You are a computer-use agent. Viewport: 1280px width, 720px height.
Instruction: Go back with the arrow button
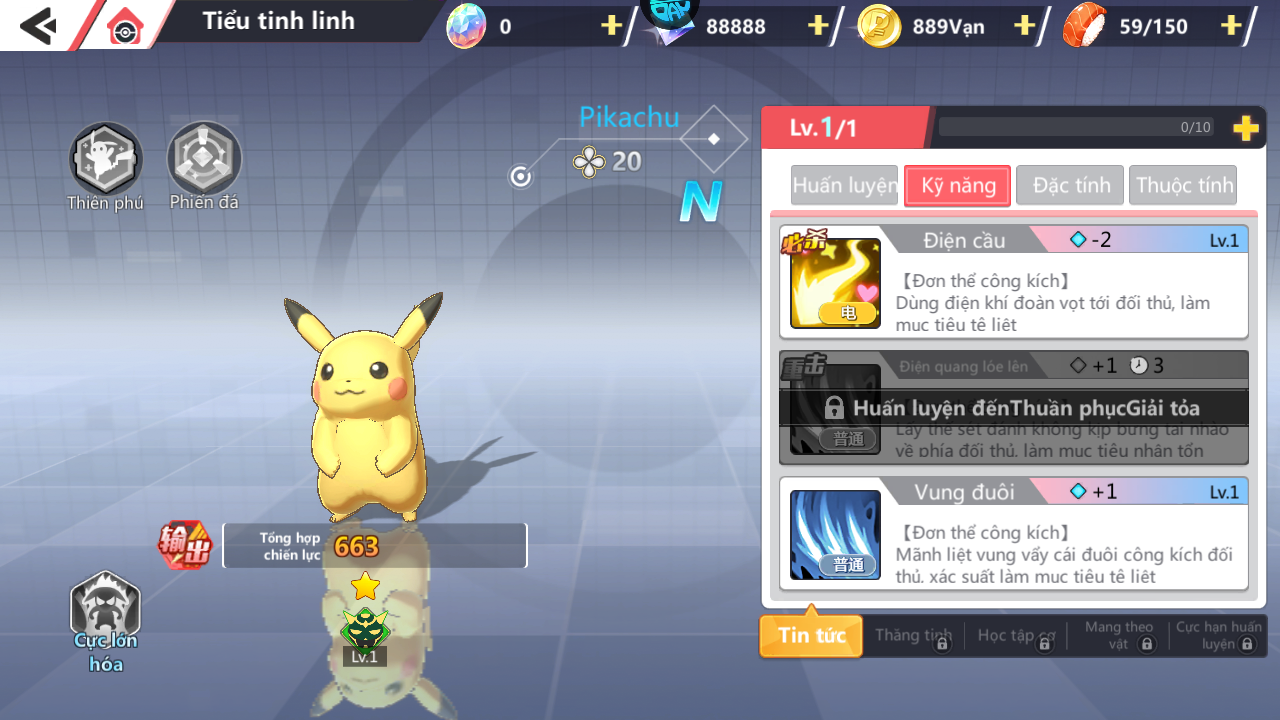(38, 25)
